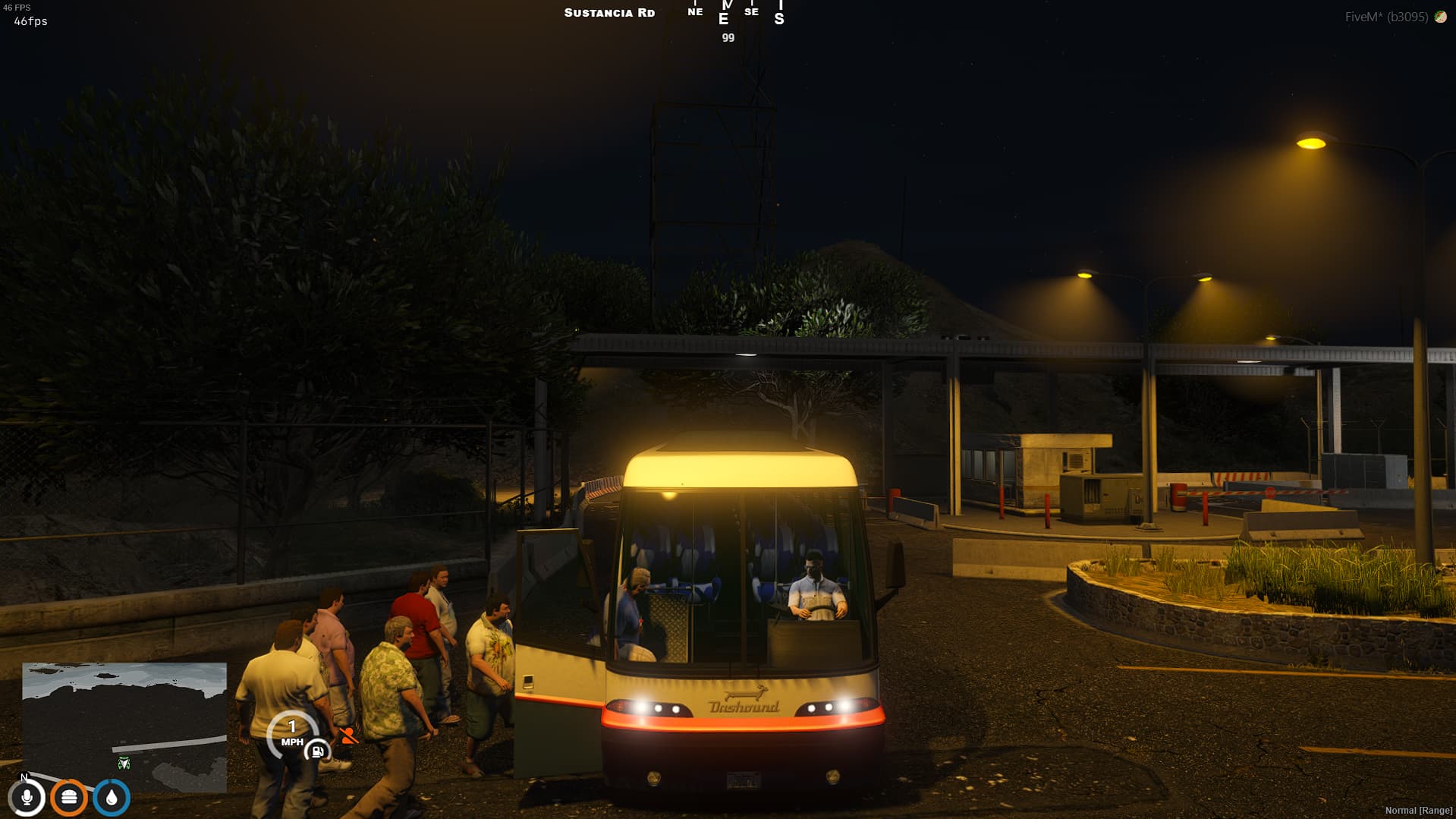Select the fuel pump gauge icon

point(316,751)
